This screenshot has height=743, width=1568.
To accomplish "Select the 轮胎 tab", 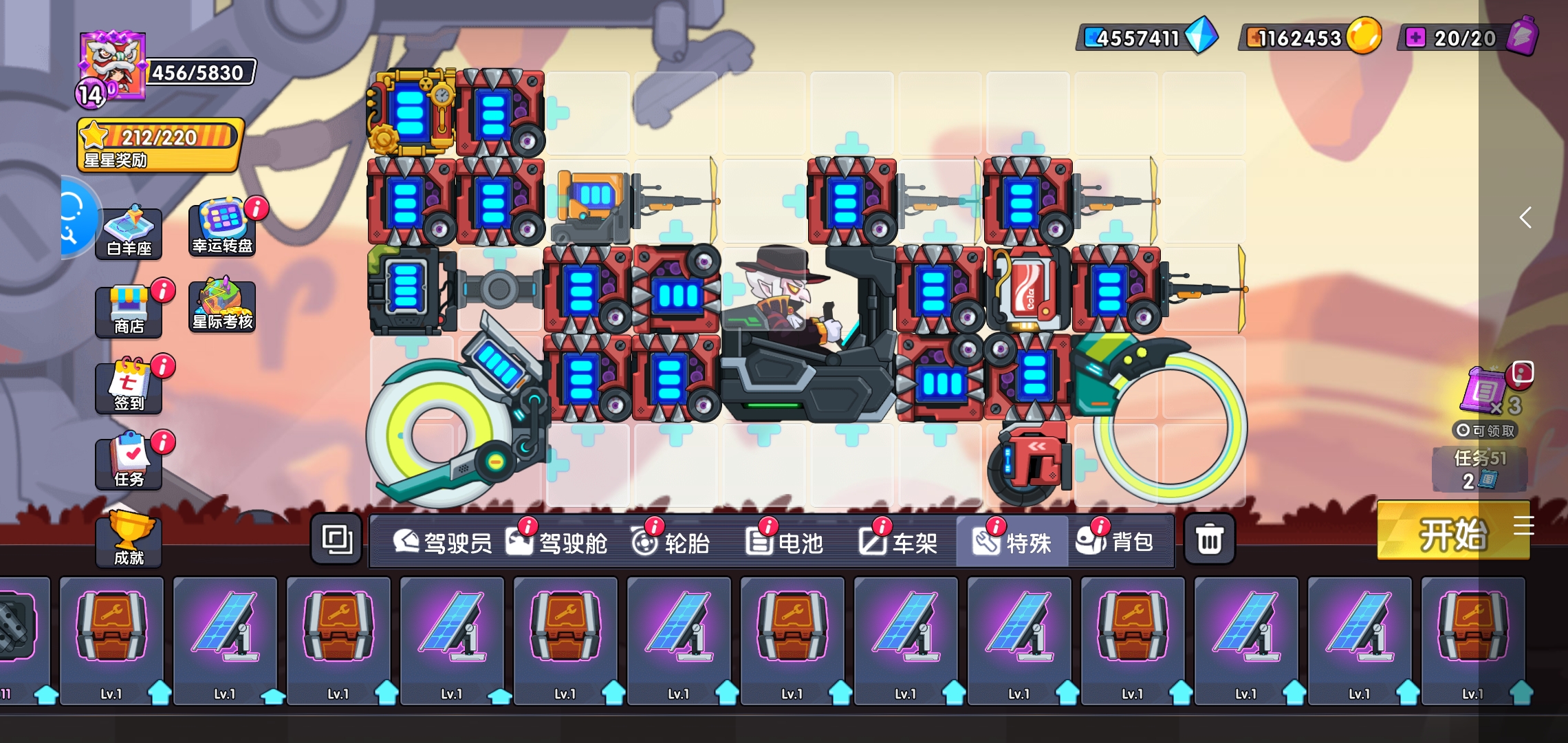I will point(671,543).
